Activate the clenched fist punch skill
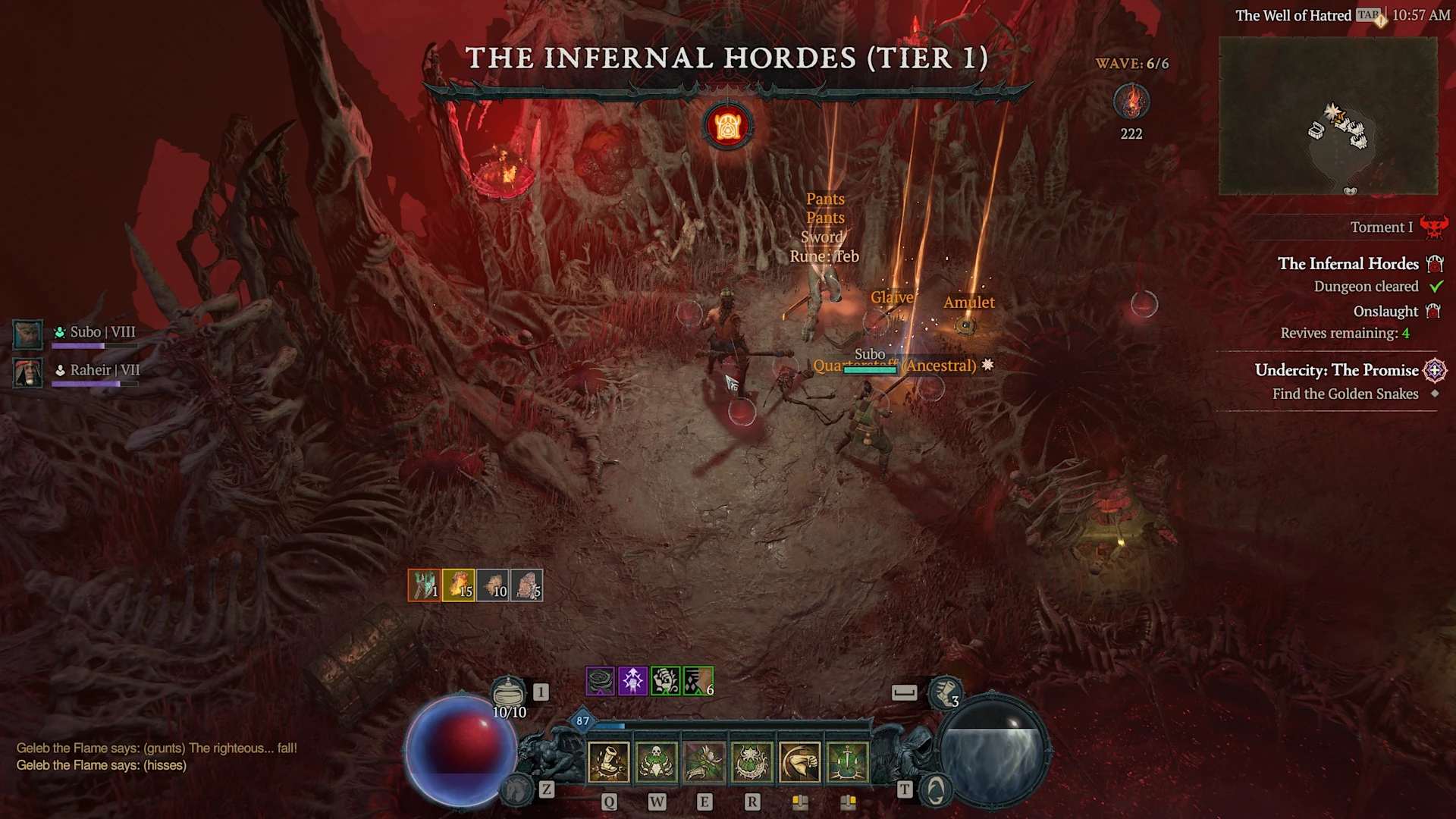This screenshot has width=1456, height=819. click(799, 761)
